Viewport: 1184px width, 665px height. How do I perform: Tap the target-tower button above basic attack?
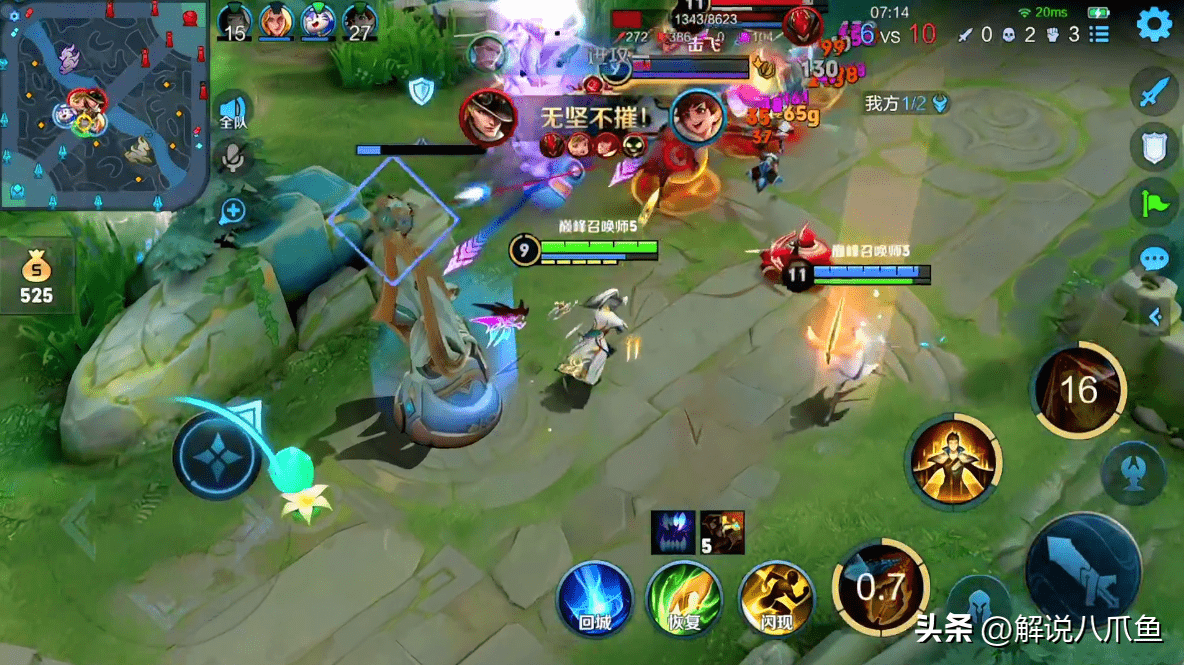1133,473
